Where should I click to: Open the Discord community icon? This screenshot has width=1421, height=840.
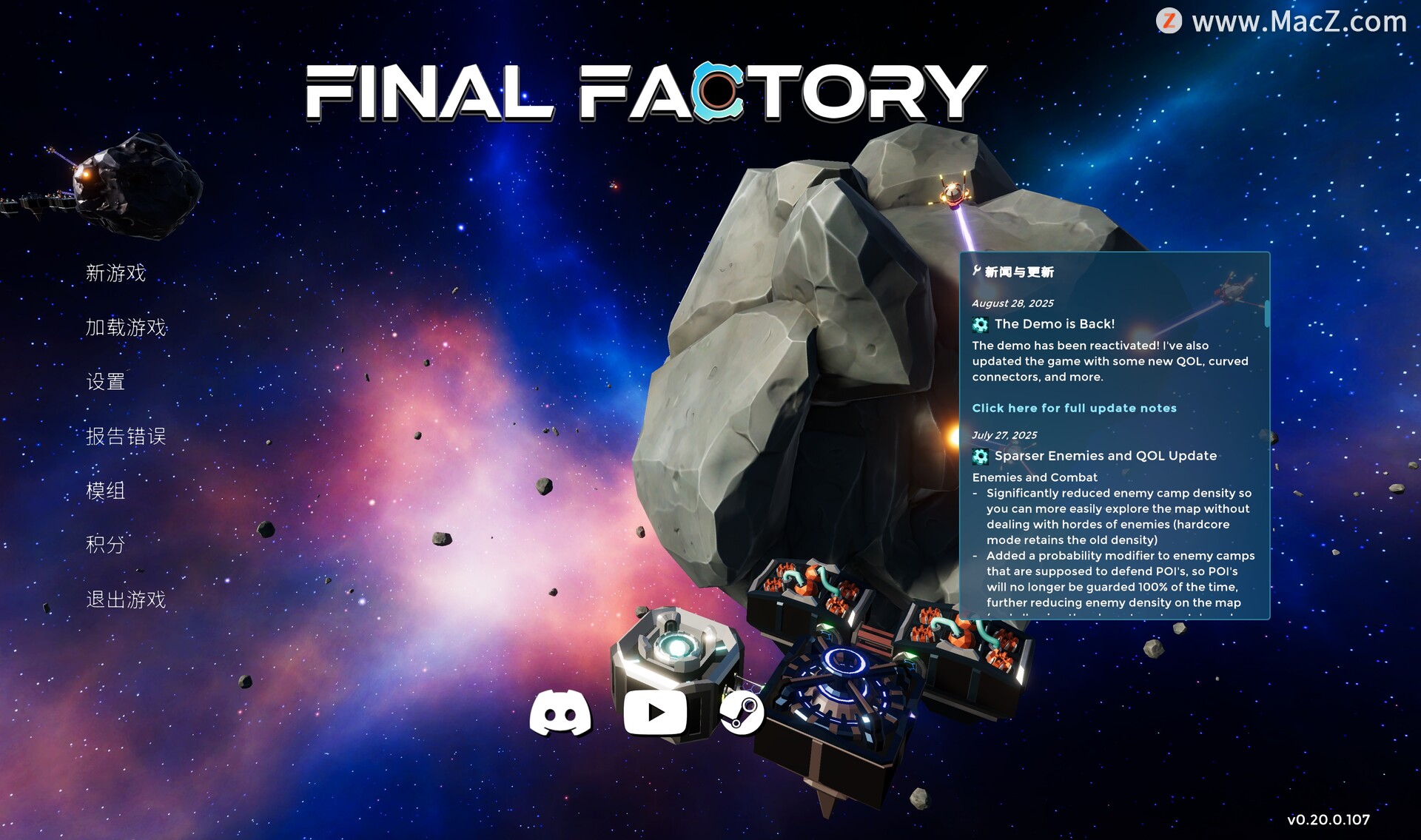(560, 713)
